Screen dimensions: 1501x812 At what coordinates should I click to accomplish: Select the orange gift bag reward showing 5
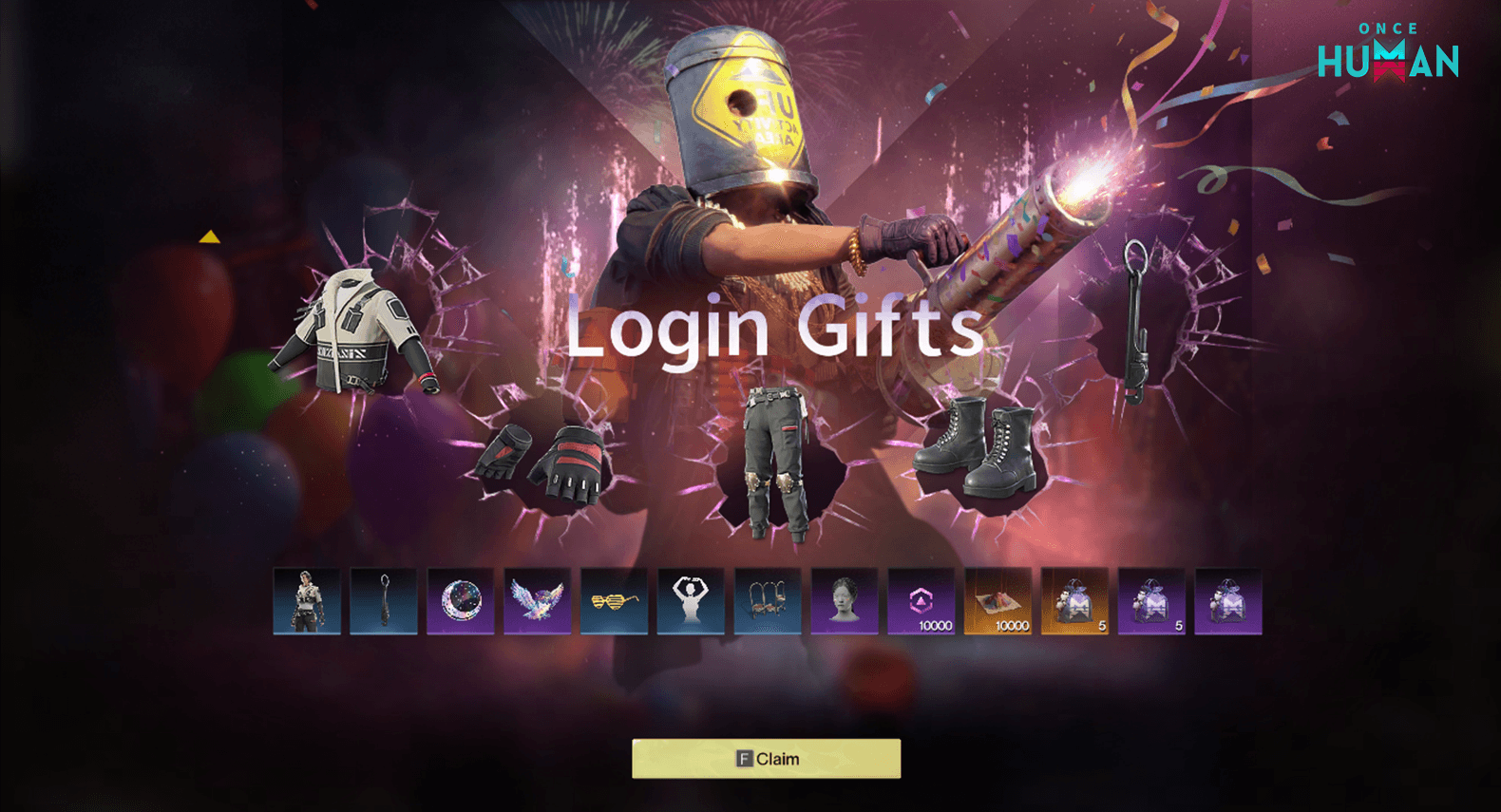(x=1073, y=600)
